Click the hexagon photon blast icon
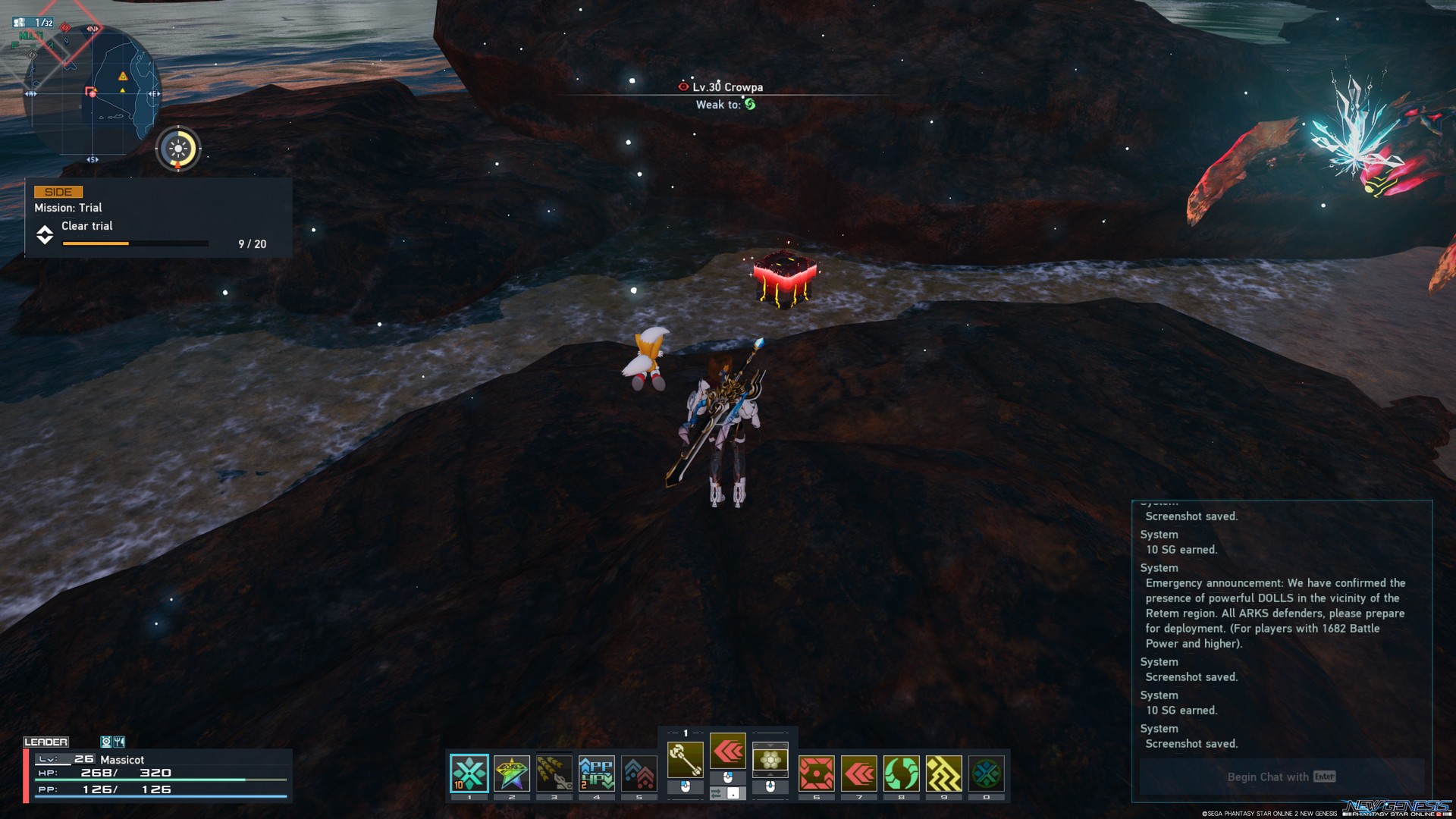 pyautogui.click(x=770, y=760)
